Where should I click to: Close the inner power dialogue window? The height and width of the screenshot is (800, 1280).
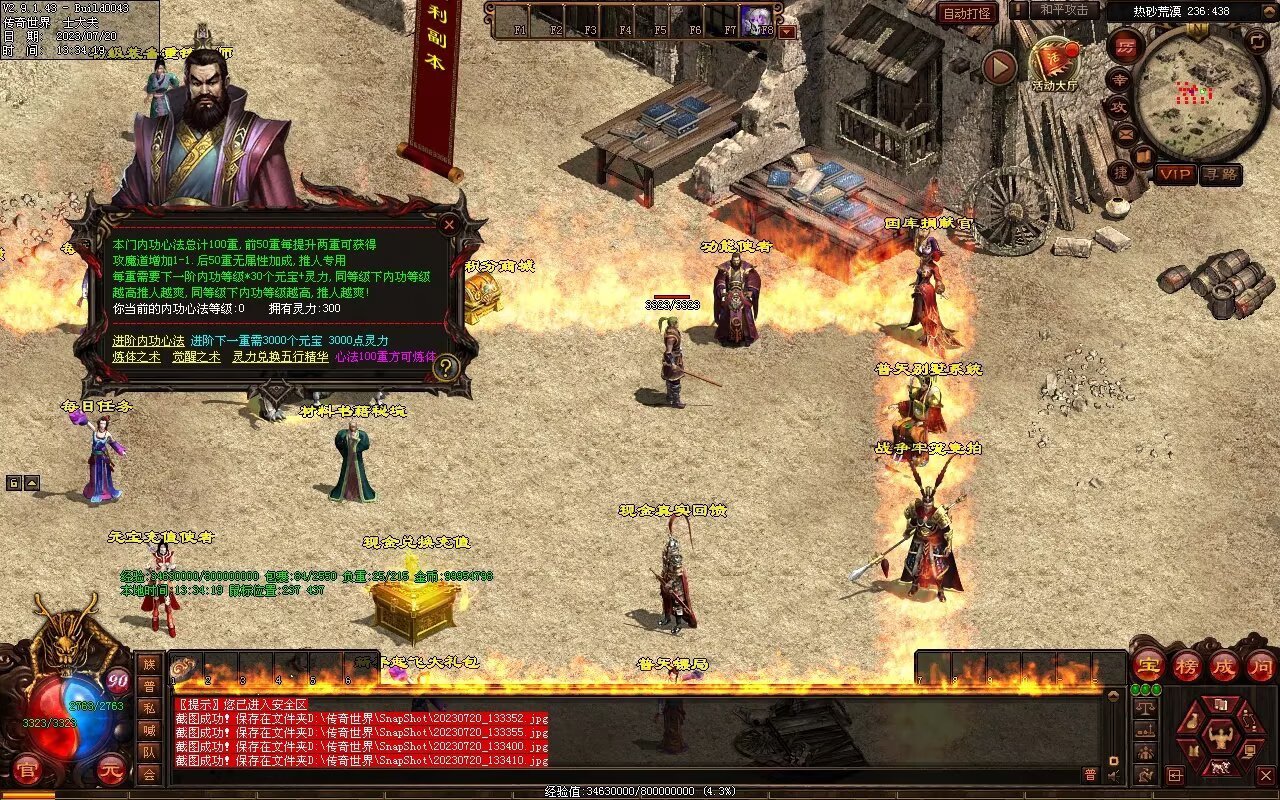449,225
